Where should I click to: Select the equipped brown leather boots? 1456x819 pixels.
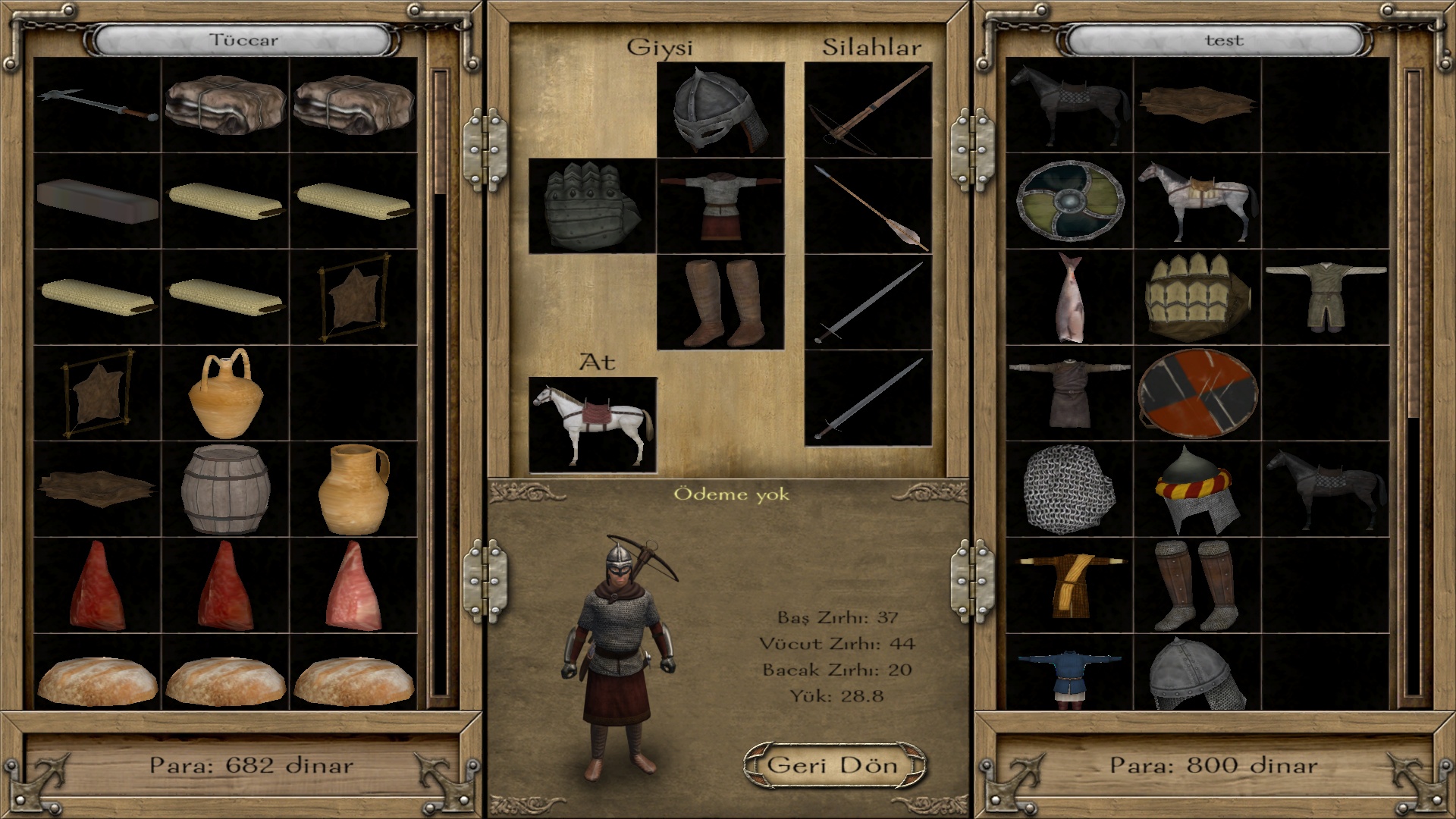point(720,303)
